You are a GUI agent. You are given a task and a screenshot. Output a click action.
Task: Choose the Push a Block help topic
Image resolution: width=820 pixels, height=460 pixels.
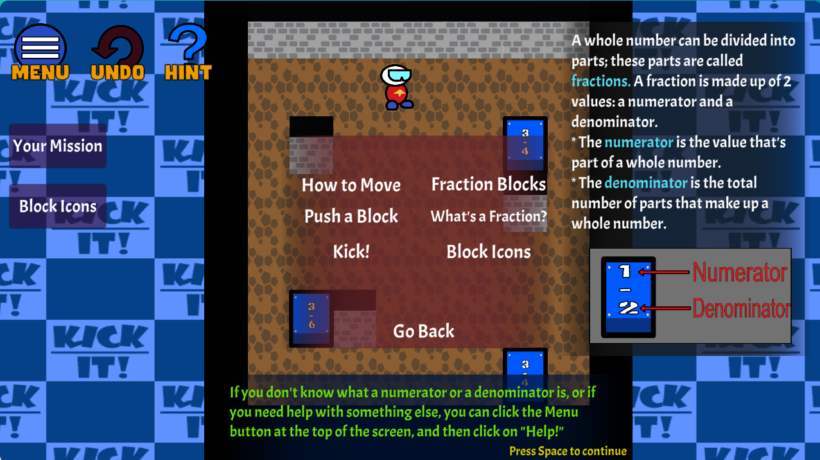[x=351, y=216]
